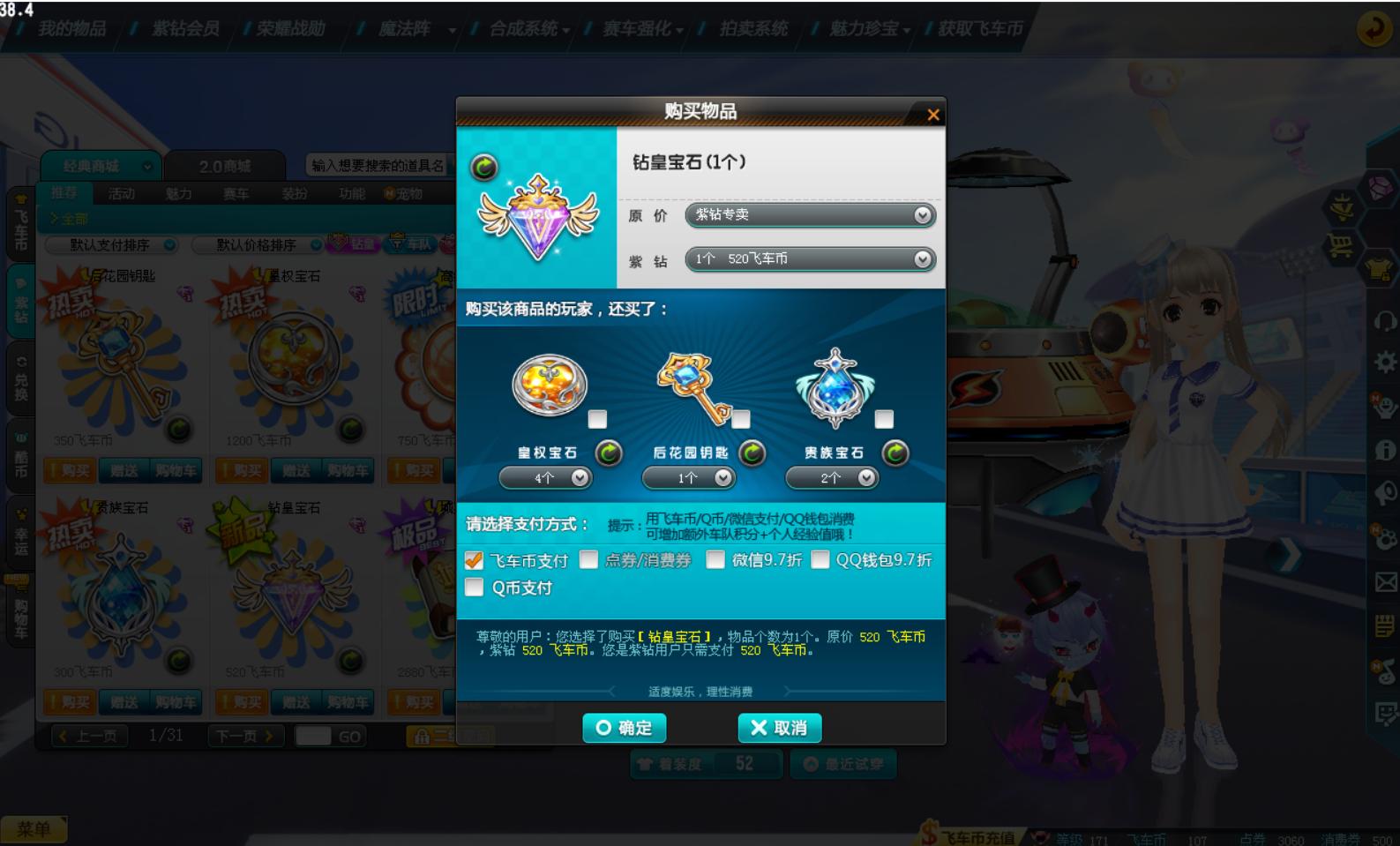Click the 取消 cancel button
The height and width of the screenshot is (846, 1400).
click(x=778, y=728)
